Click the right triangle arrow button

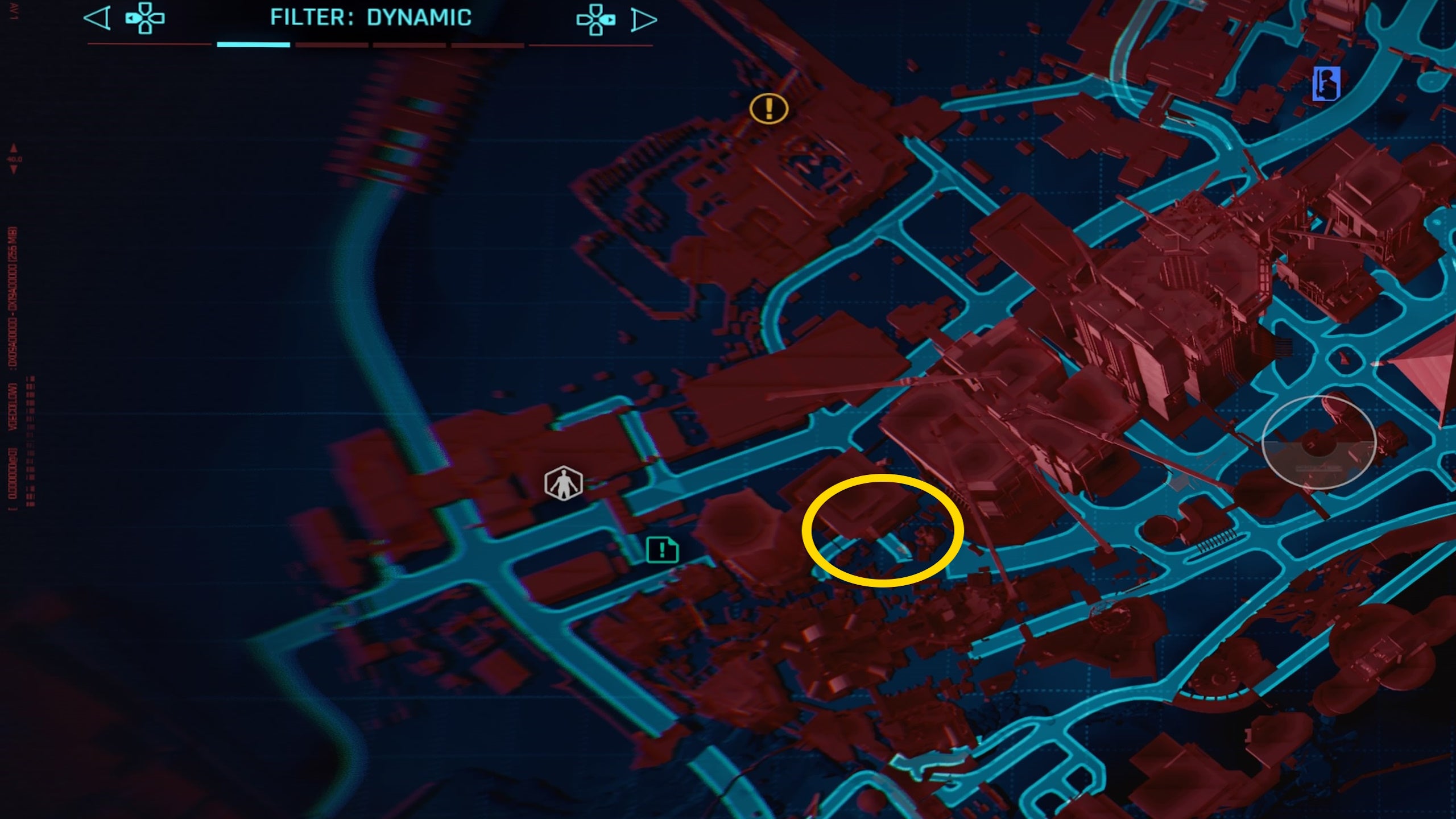pyautogui.click(x=646, y=19)
